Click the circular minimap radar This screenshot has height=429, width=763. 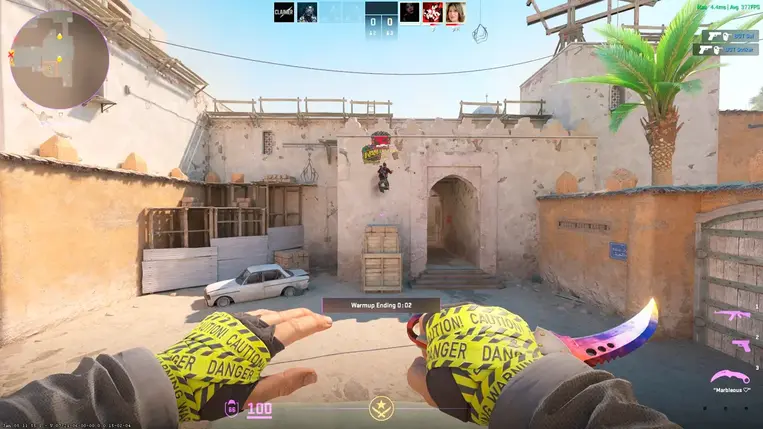pos(58,58)
